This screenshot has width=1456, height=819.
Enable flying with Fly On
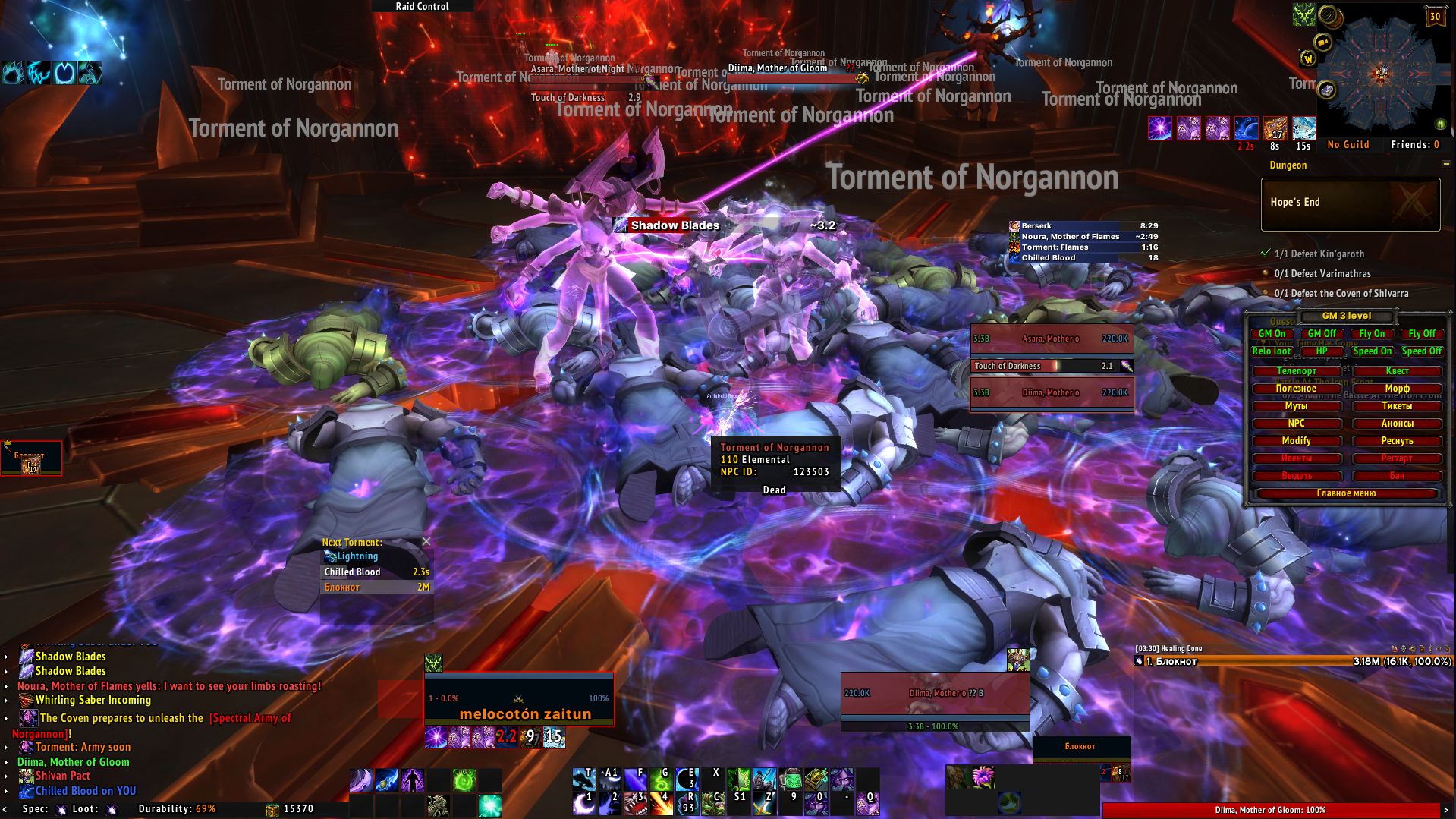click(1372, 334)
